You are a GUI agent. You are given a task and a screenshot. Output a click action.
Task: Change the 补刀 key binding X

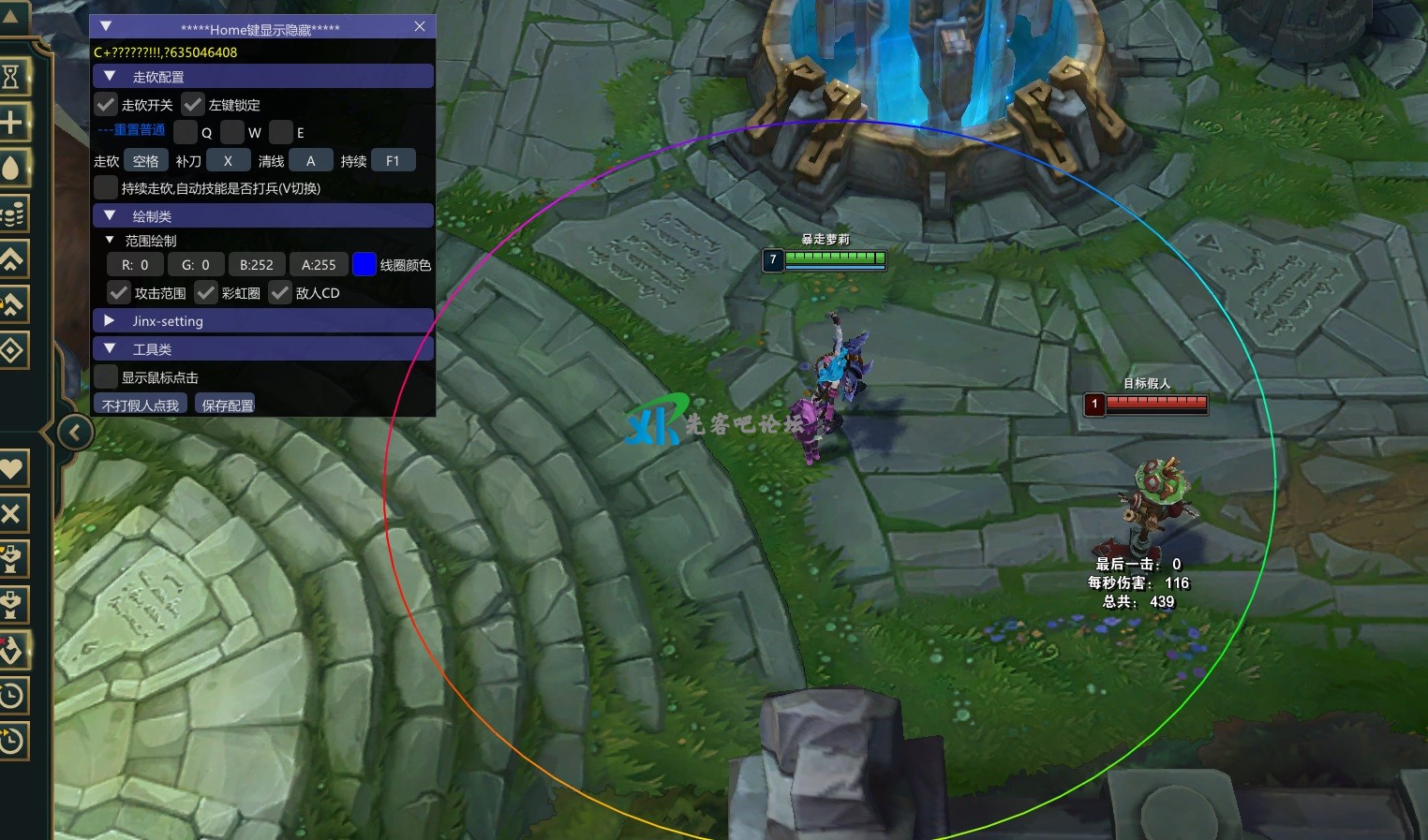coord(228,161)
